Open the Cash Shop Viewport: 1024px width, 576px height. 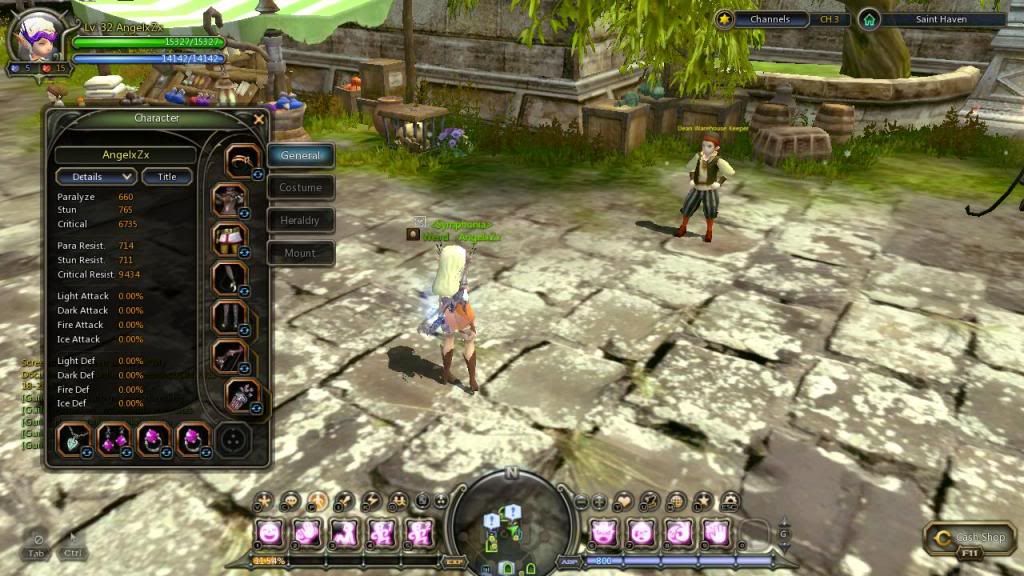tap(969, 538)
